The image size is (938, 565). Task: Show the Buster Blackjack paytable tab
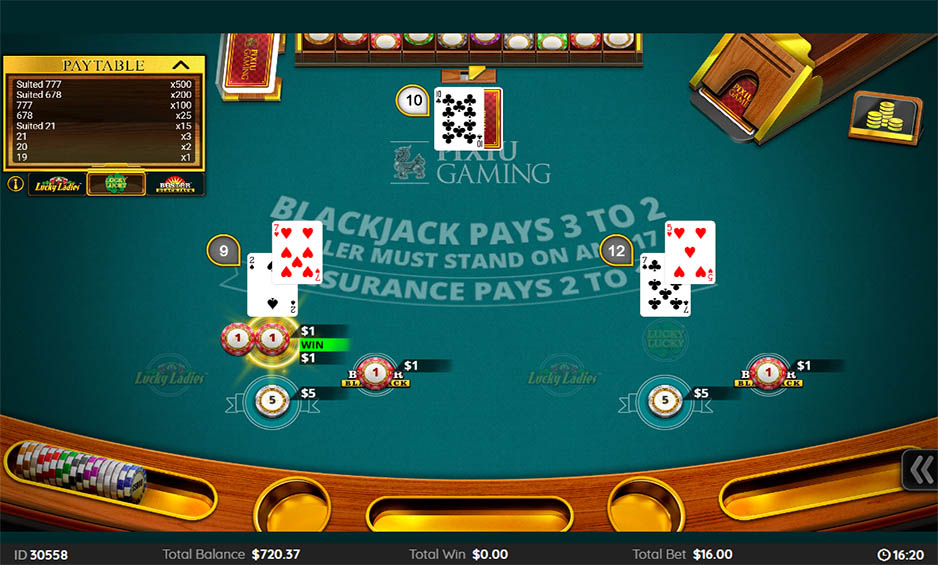coord(175,184)
